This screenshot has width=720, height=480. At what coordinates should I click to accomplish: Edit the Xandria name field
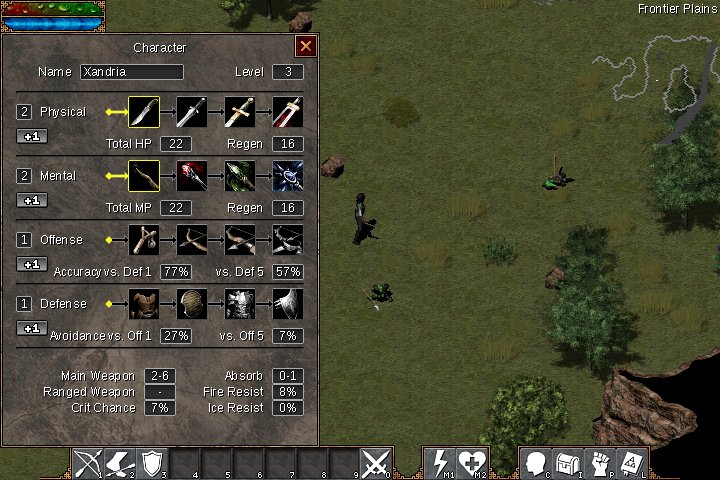[132, 72]
